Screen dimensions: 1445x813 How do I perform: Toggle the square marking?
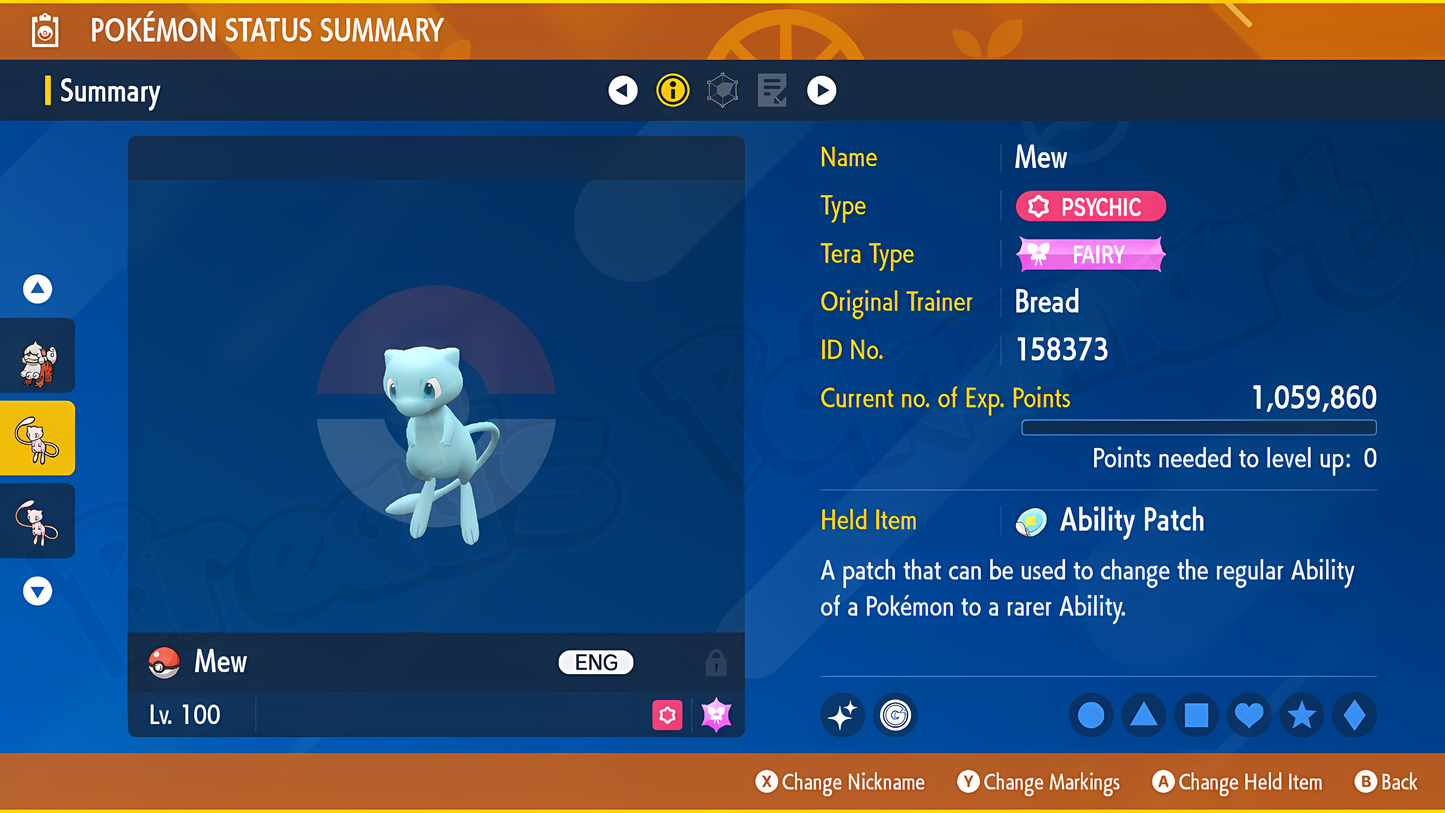1196,715
